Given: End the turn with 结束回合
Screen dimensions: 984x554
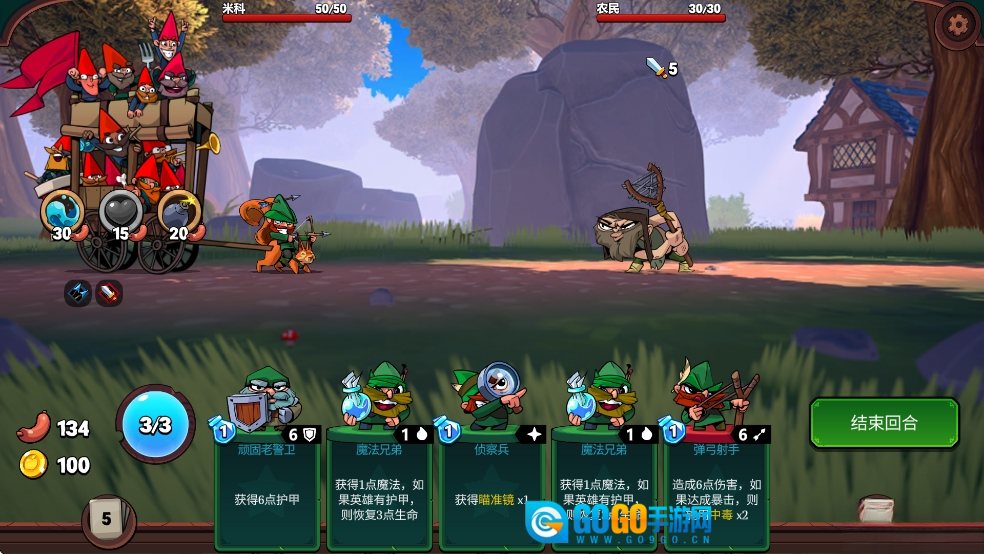Looking at the screenshot, I should 884,423.
